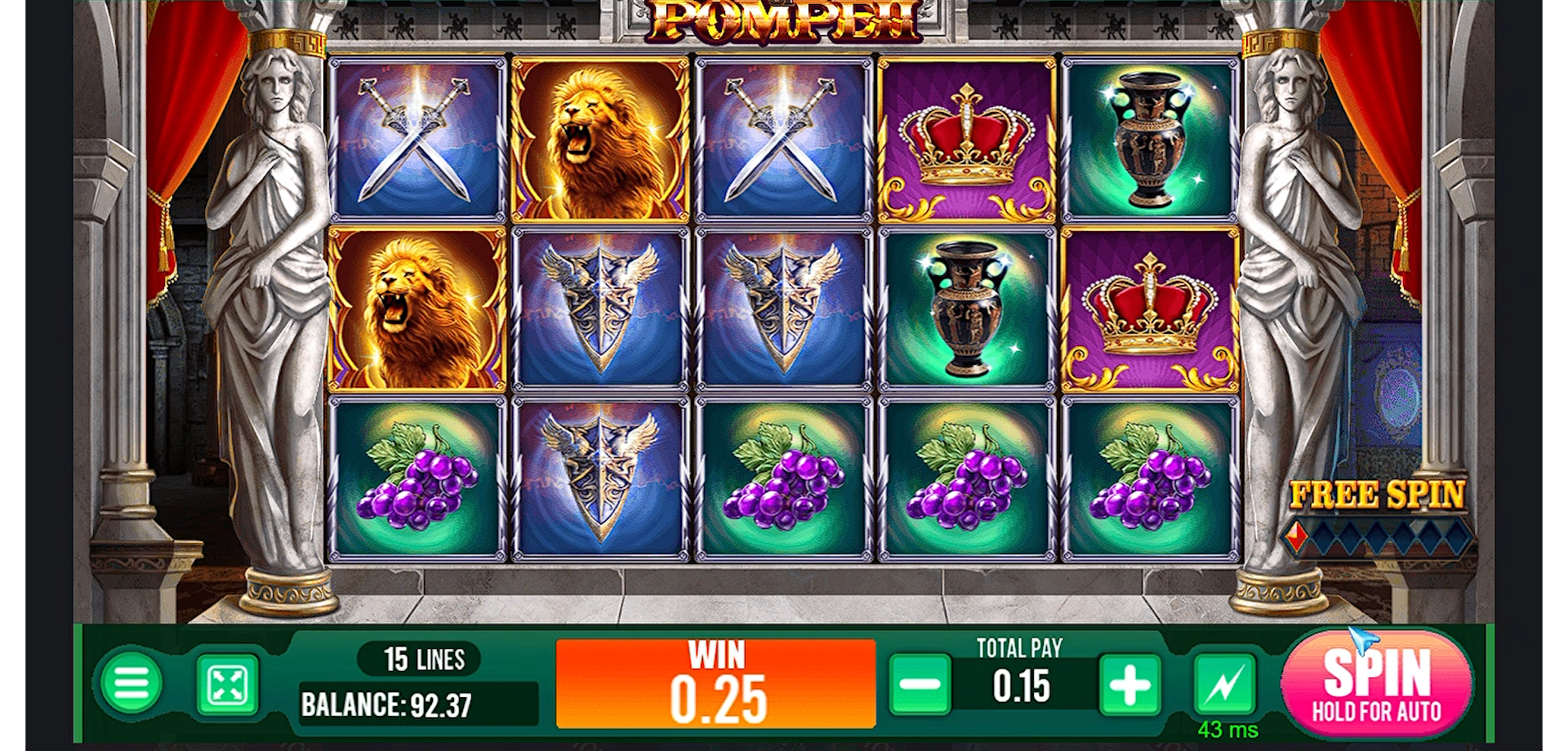
Task: Click the fullscreen expand icon
Action: (227, 684)
